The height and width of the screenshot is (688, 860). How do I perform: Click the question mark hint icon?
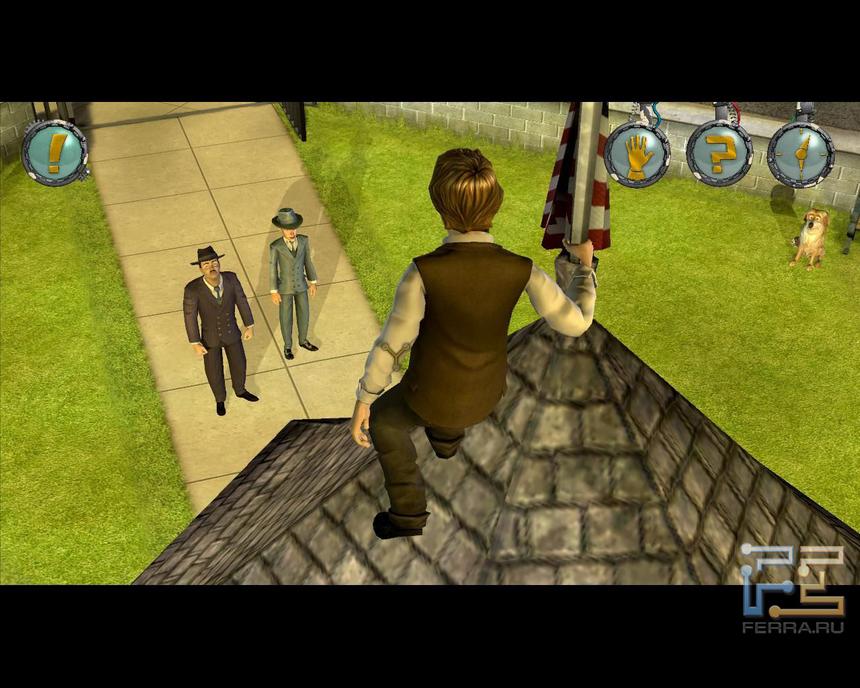(719, 153)
